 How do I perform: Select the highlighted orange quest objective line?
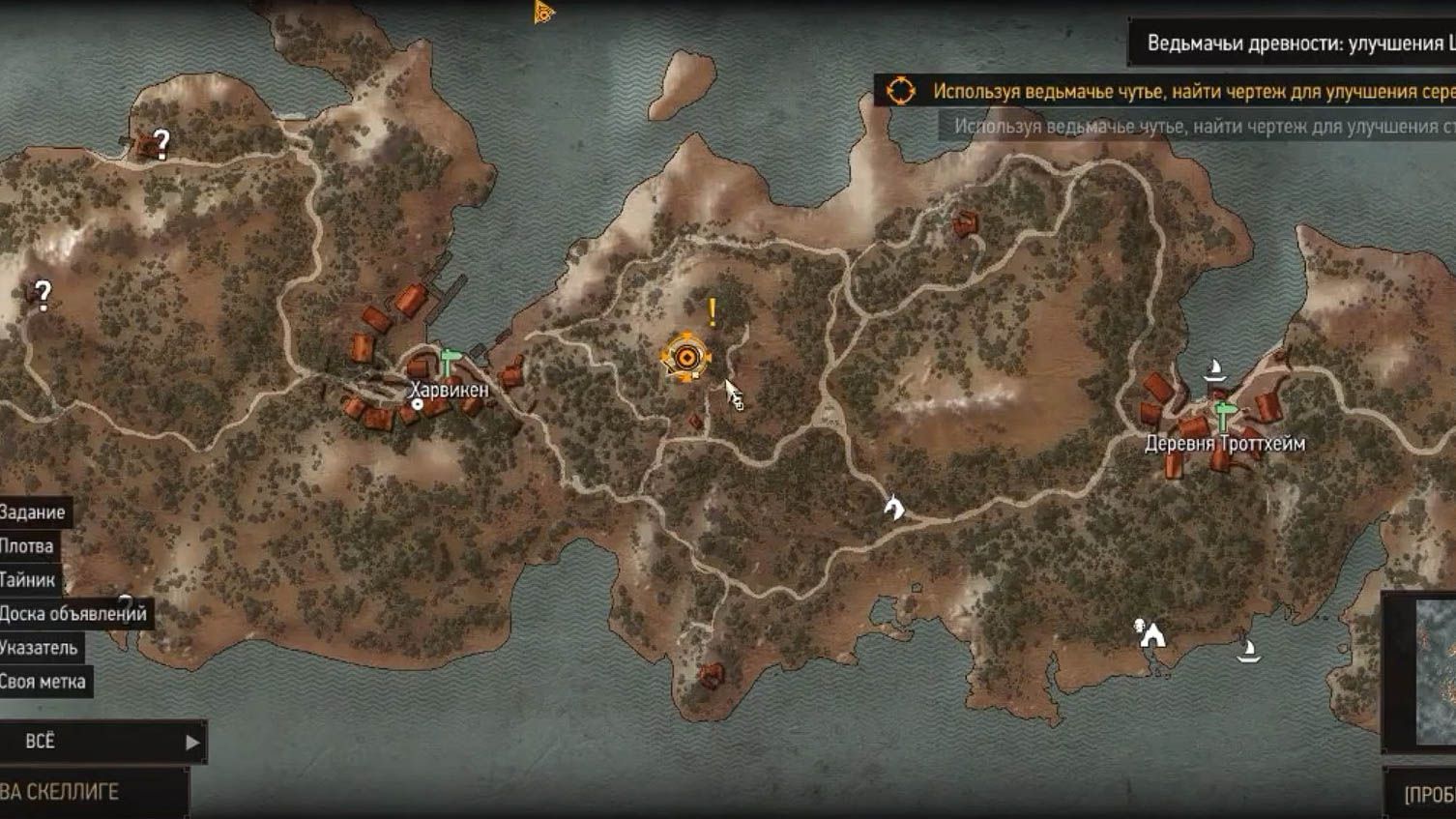pos(1191,92)
